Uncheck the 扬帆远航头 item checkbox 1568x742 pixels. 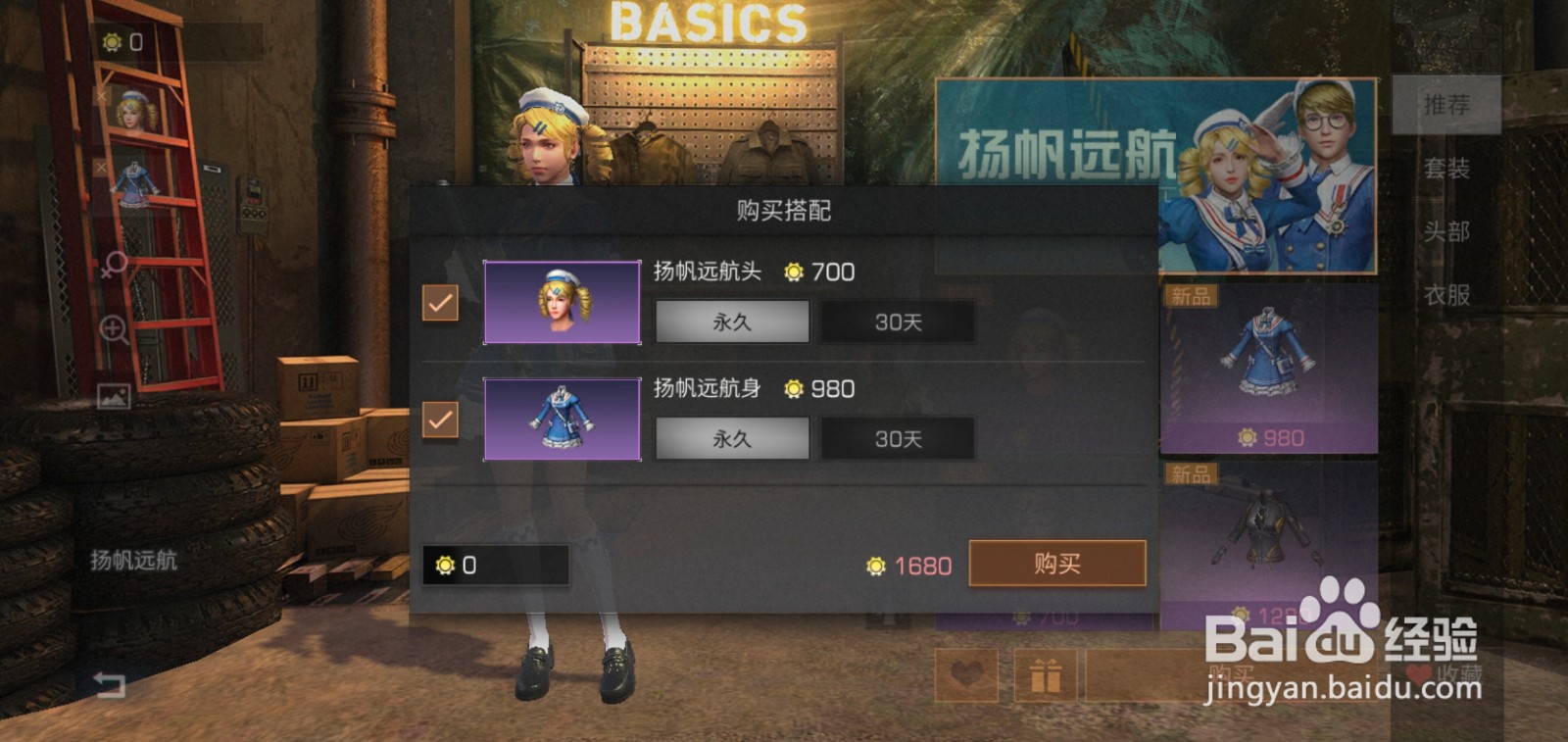point(440,304)
